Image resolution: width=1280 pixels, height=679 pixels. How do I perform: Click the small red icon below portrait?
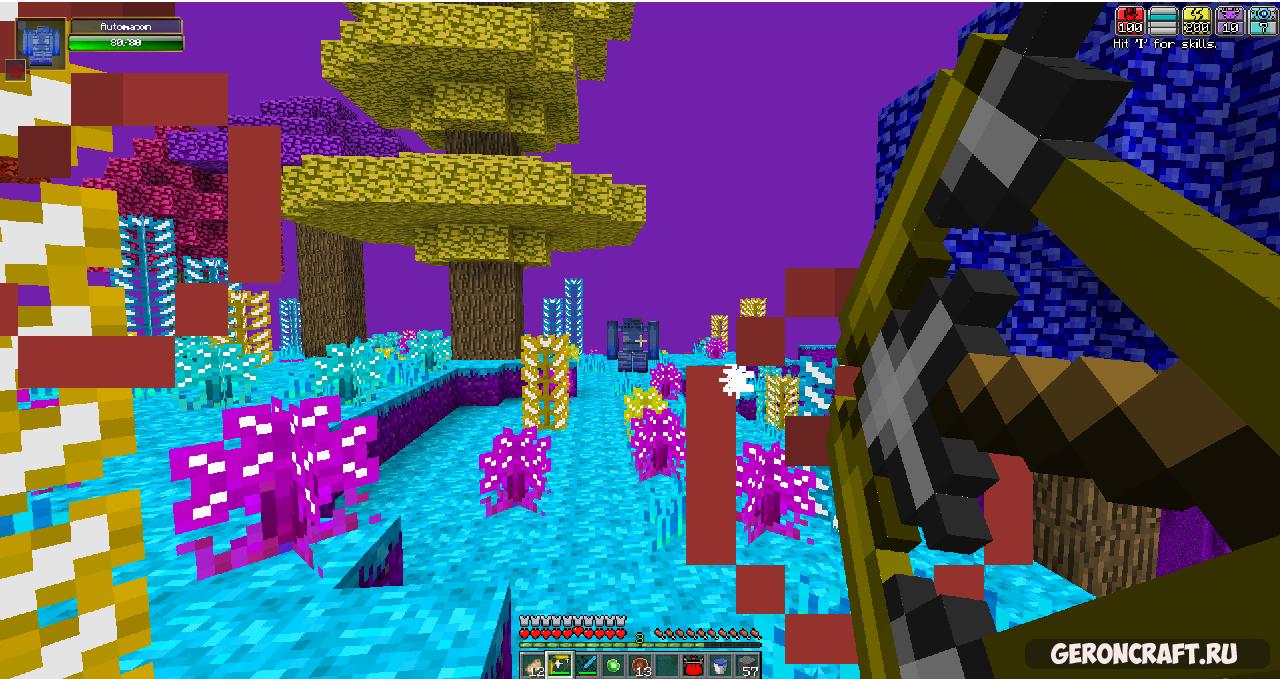pos(15,70)
